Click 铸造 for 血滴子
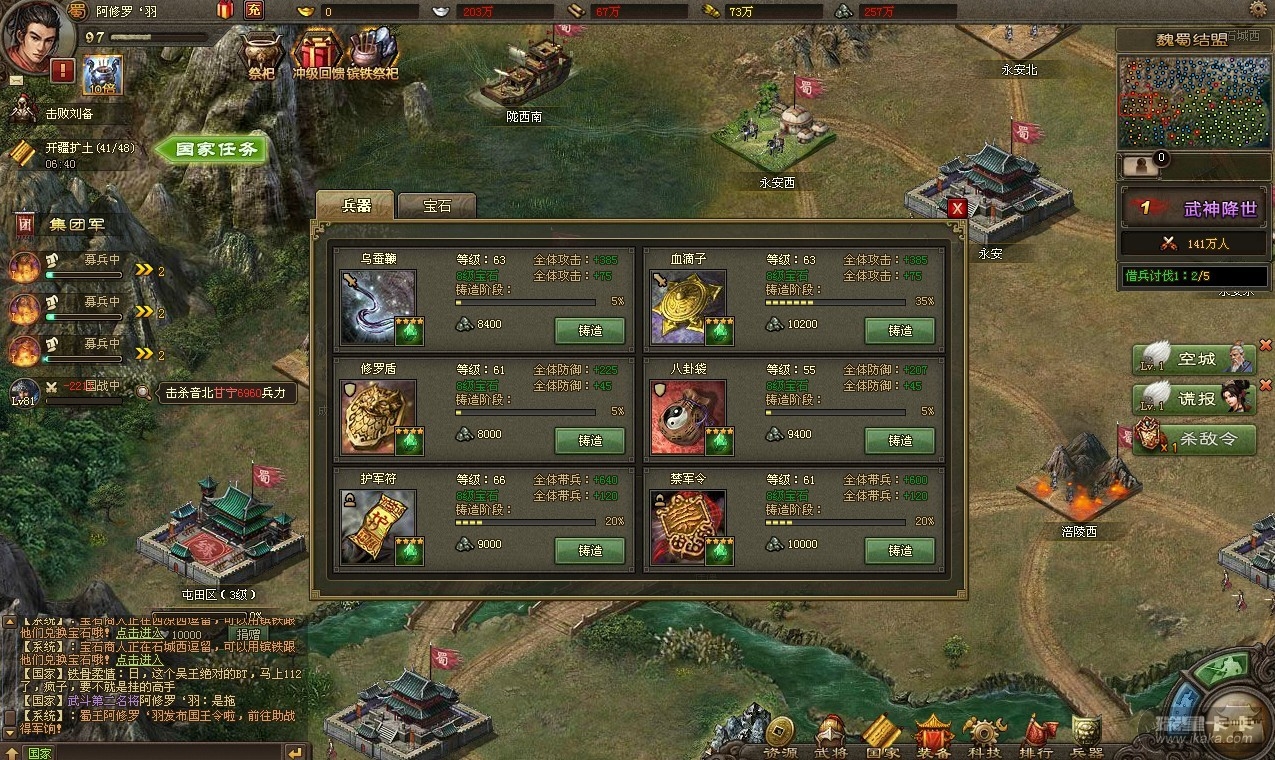1275x760 pixels. (900, 330)
